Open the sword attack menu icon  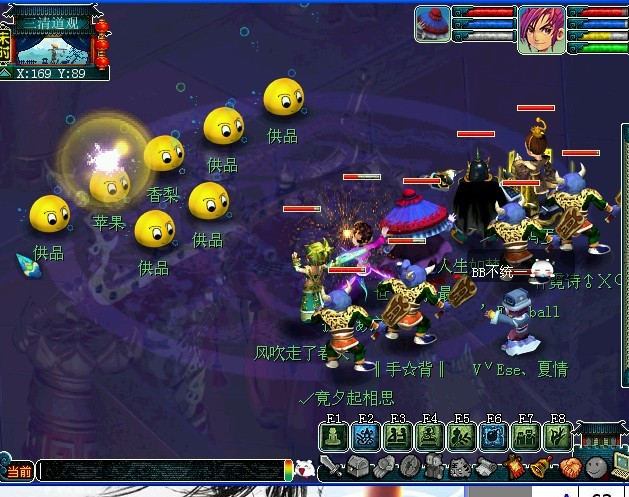331,467
